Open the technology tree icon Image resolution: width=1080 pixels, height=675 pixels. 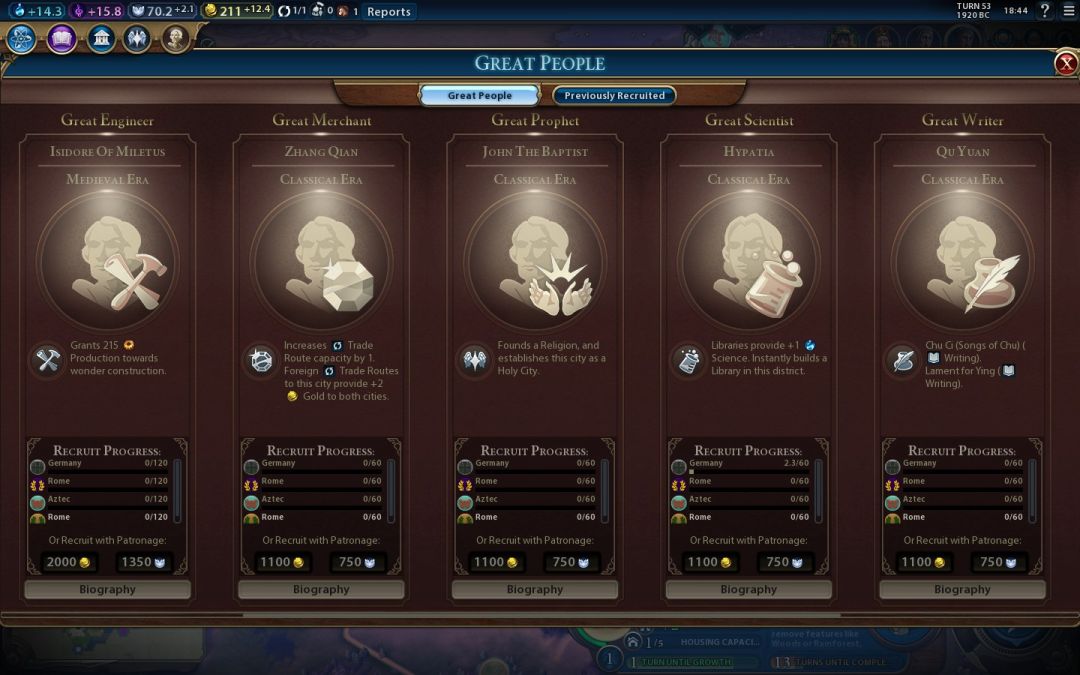pos(22,40)
